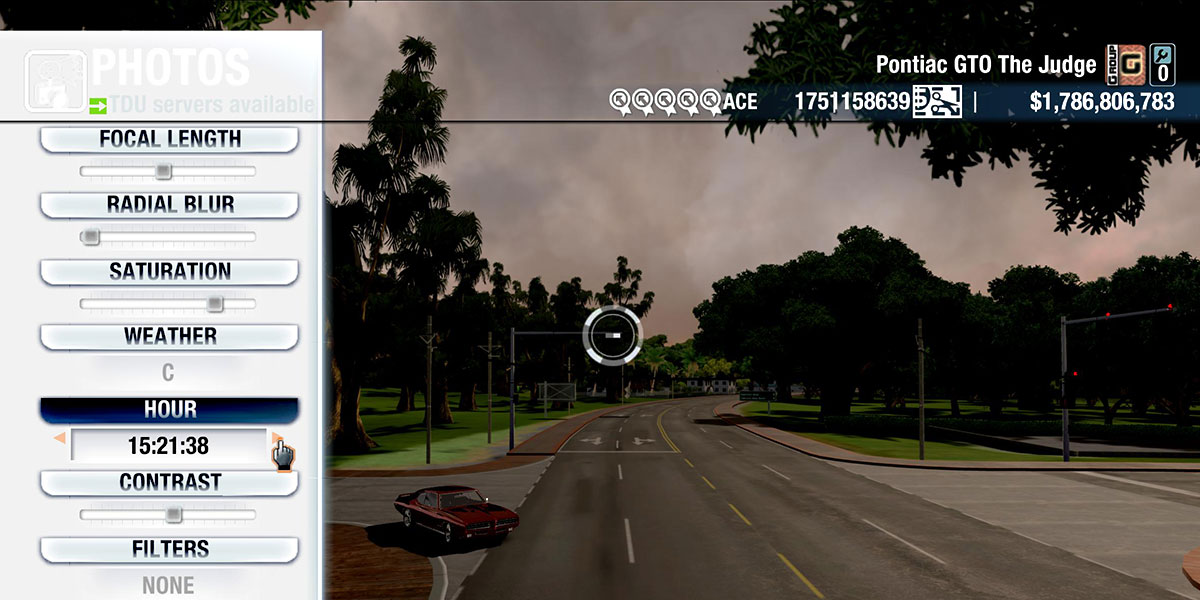The height and width of the screenshot is (600, 1200).
Task: Open the Filters option
Action: 169,549
